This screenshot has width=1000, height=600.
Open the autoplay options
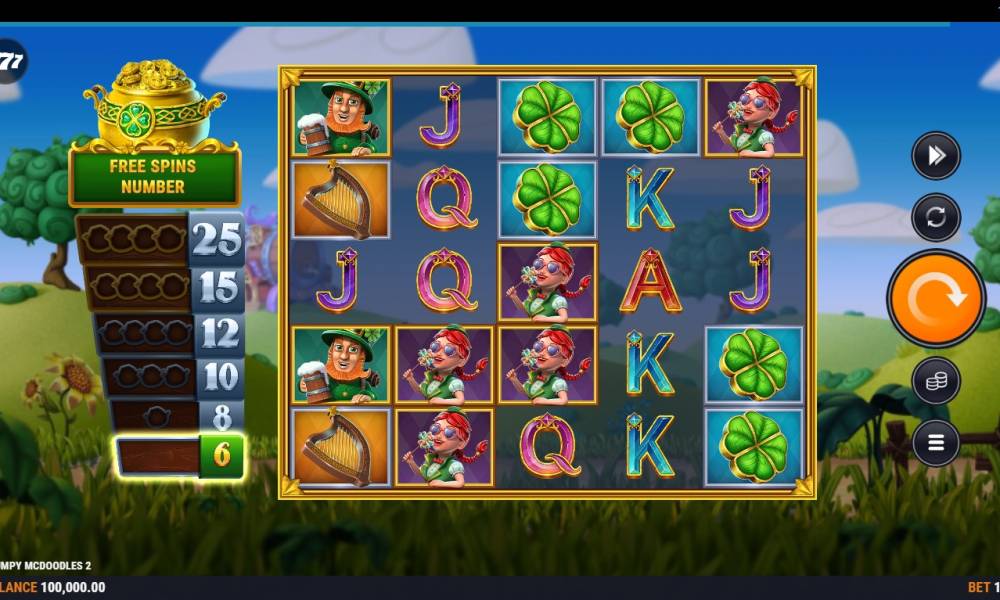coord(936,217)
